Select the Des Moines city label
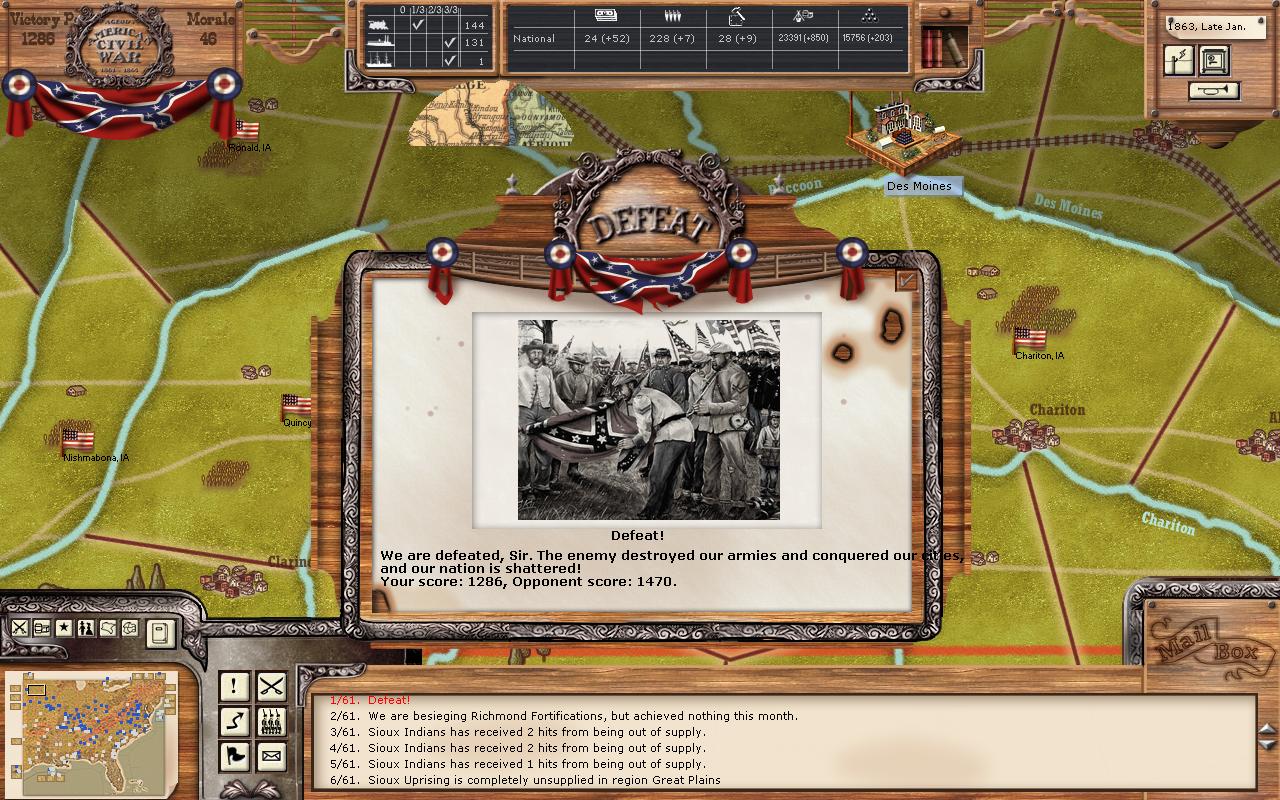 click(x=919, y=186)
